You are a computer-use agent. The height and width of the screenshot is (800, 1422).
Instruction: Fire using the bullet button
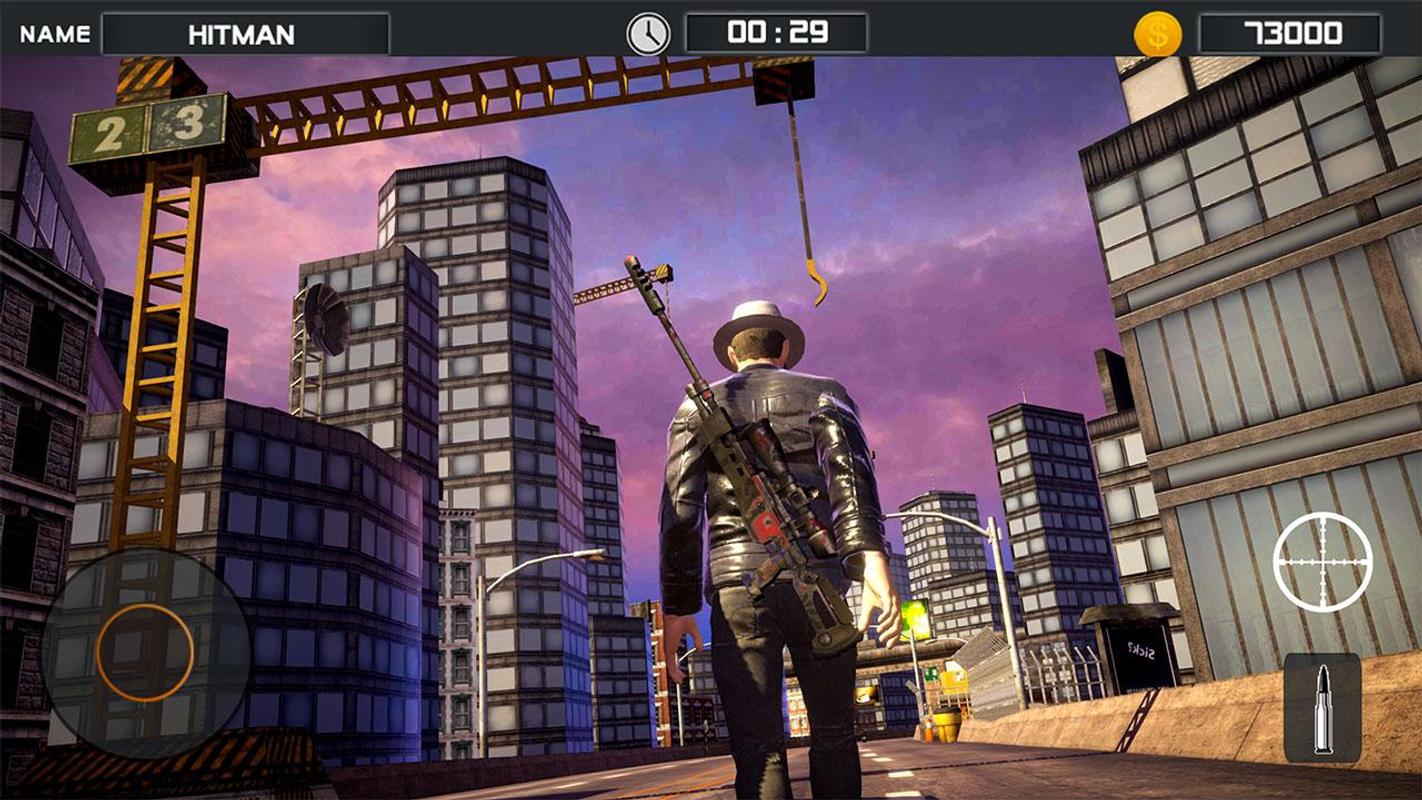pyautogui.click(x=1322, y=707)
